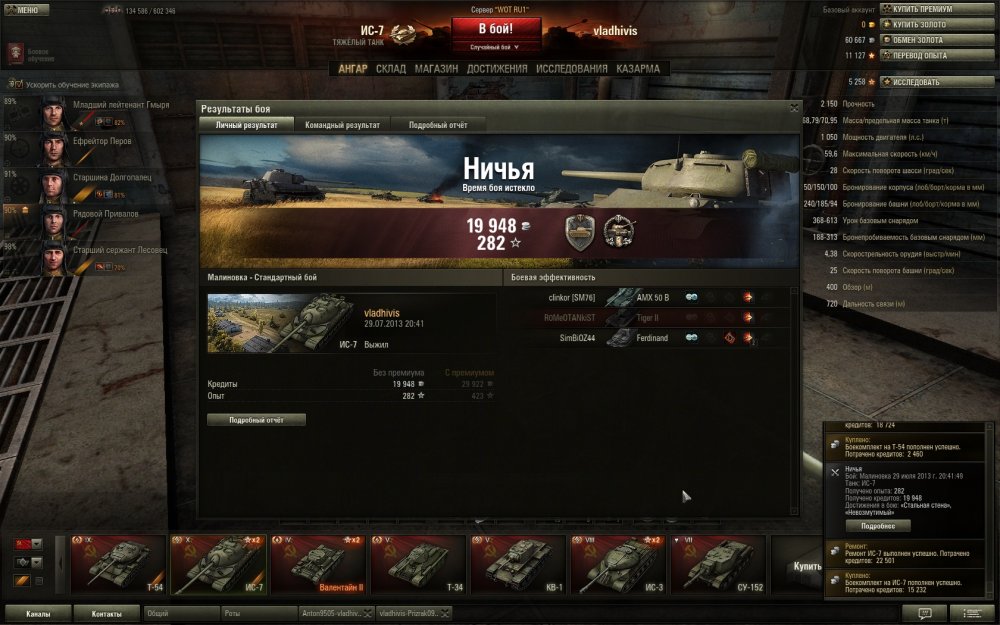The image size is (1000, 625).
Task: Click the Подробный отчёт button under credits
Action: coord(256,420)
